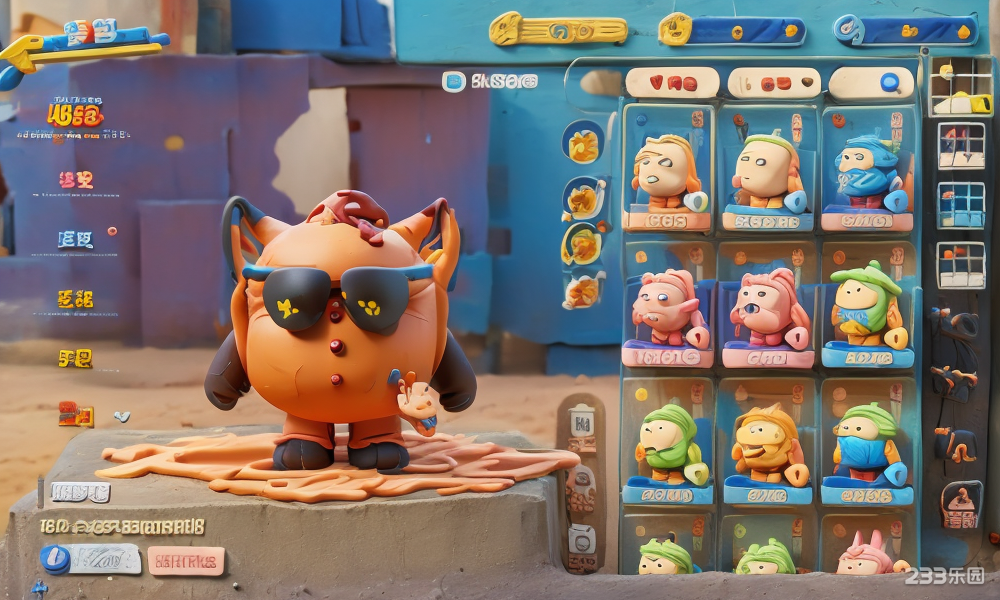Switch to the tab with red heart

[x=672, y=83]
